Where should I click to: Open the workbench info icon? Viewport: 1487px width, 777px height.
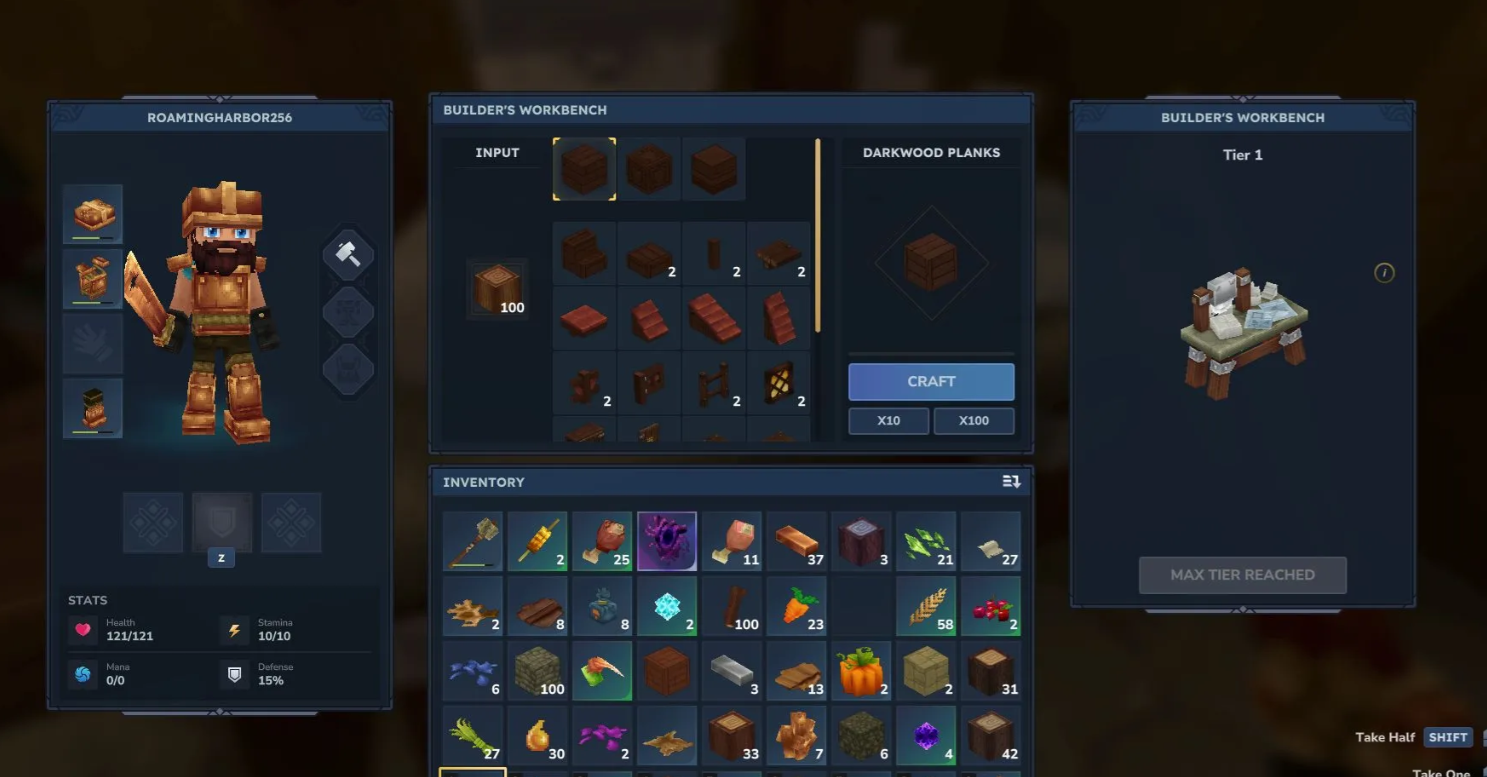point(1384,272)
